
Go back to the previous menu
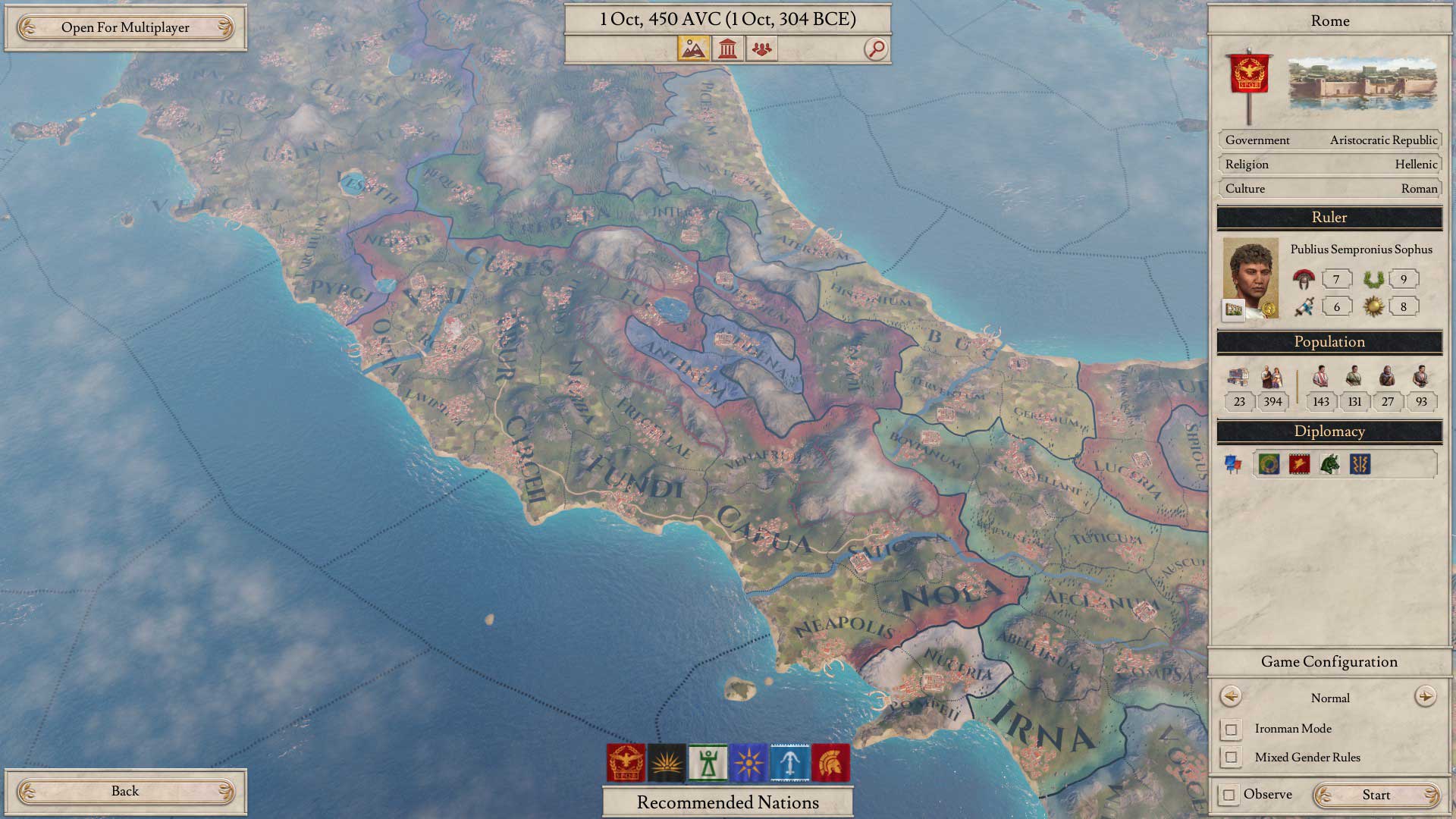[x=125, y=792]
